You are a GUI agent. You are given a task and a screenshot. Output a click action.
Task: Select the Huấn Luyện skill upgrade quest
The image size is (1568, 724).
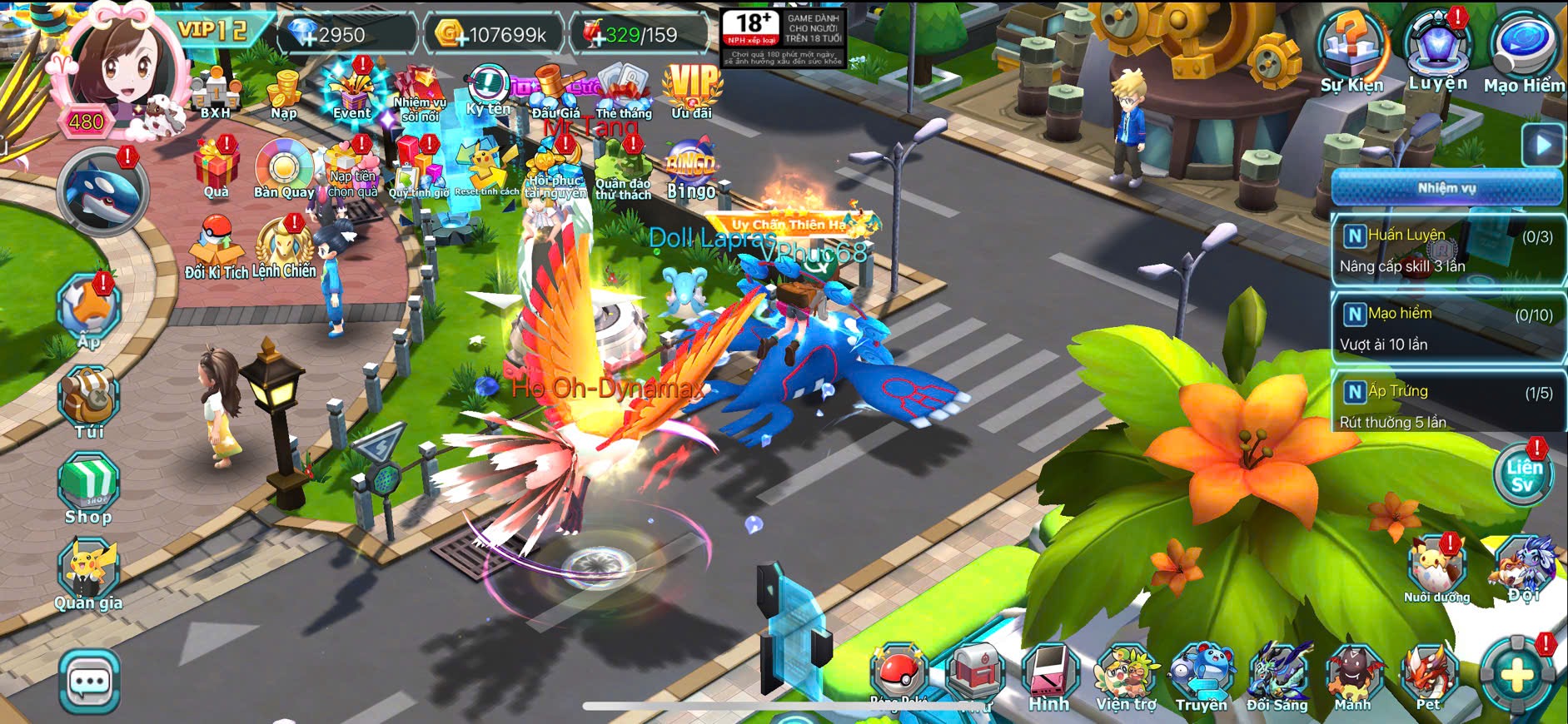[1446, 250]
